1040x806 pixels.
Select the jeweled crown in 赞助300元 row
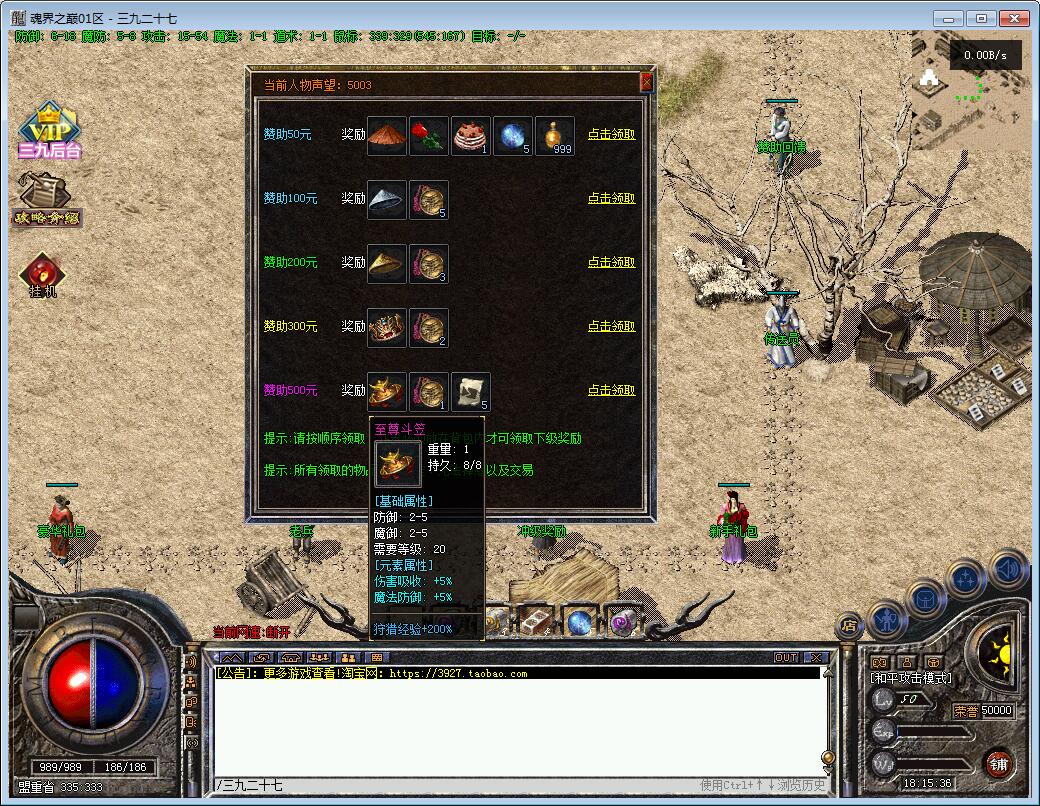click(x=387, y=328)
